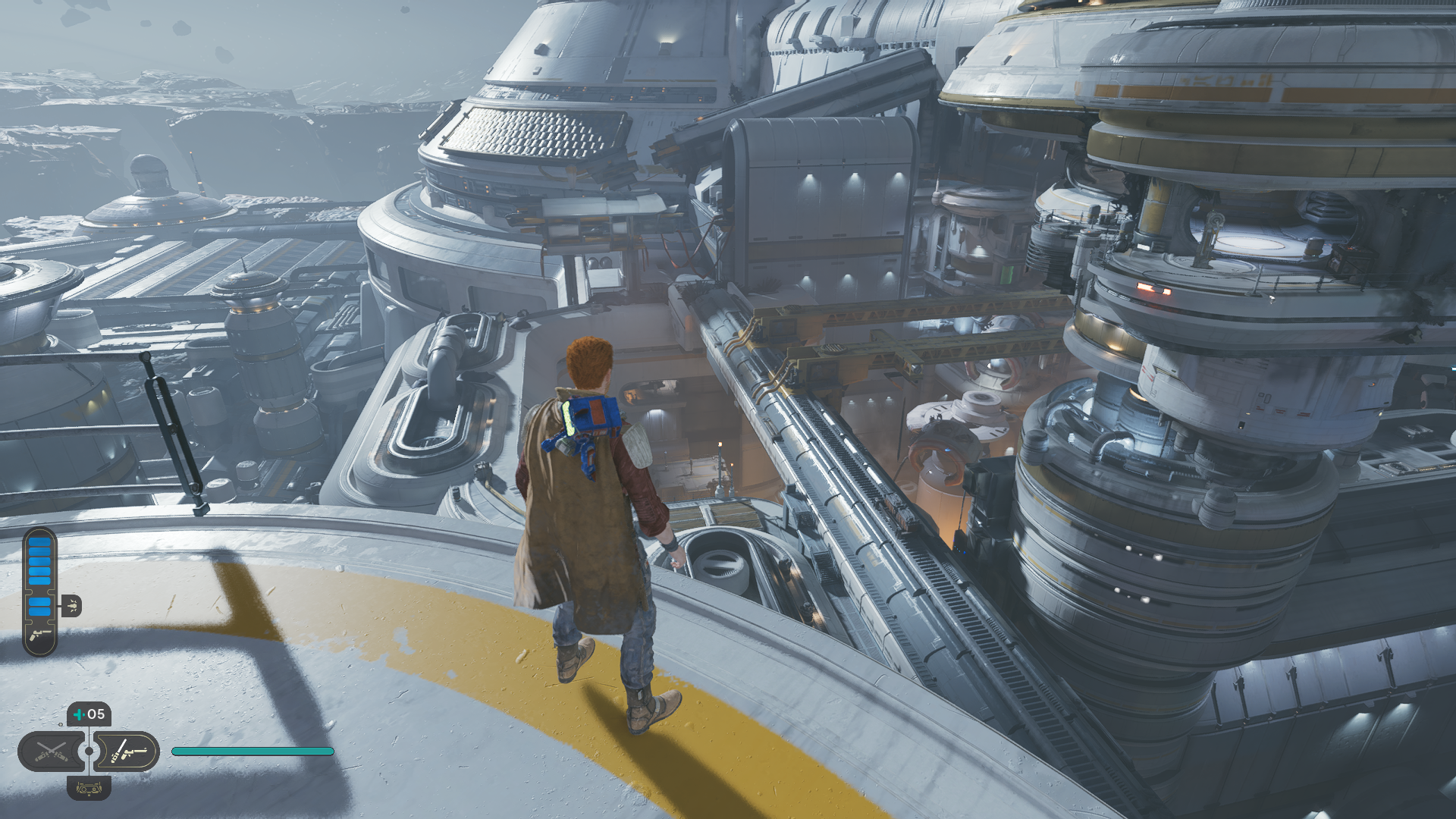Select the crossed lightsabers dual wield stance
Viewport: 1456px width, 819px height.
pyautogui.click(x=52, y=752)
